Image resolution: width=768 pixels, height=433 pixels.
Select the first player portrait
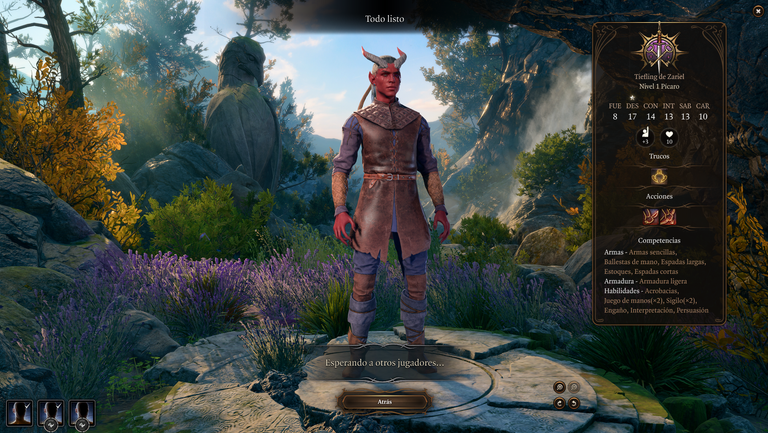[x=19, y=412]
